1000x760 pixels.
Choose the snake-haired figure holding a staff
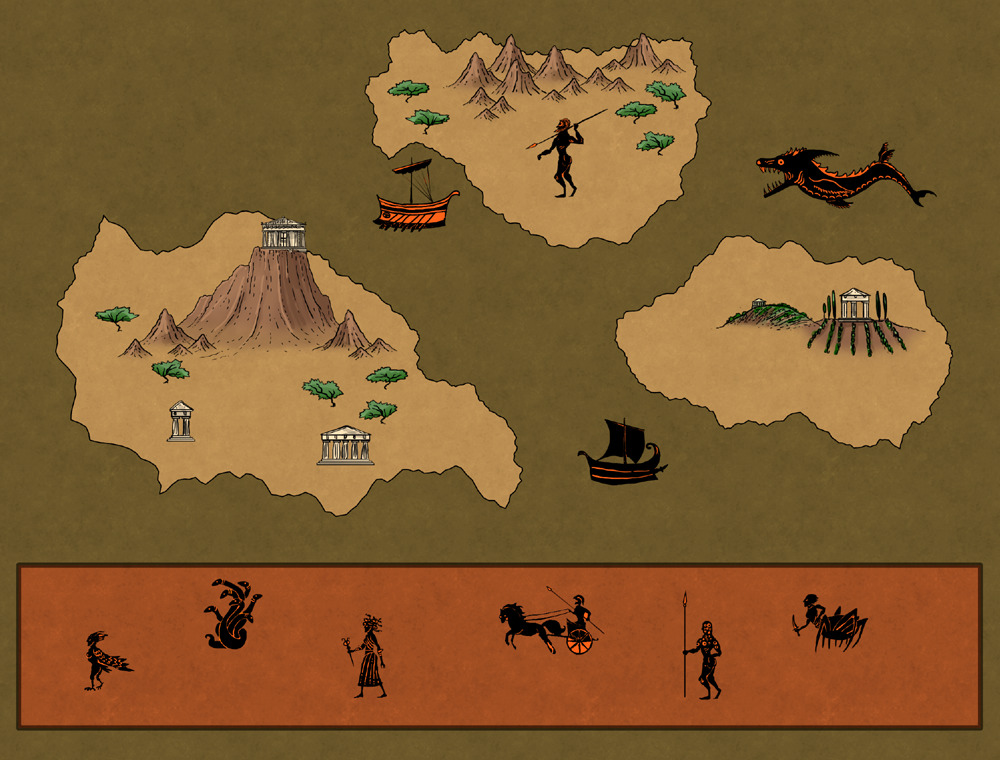tap(368, 656)
